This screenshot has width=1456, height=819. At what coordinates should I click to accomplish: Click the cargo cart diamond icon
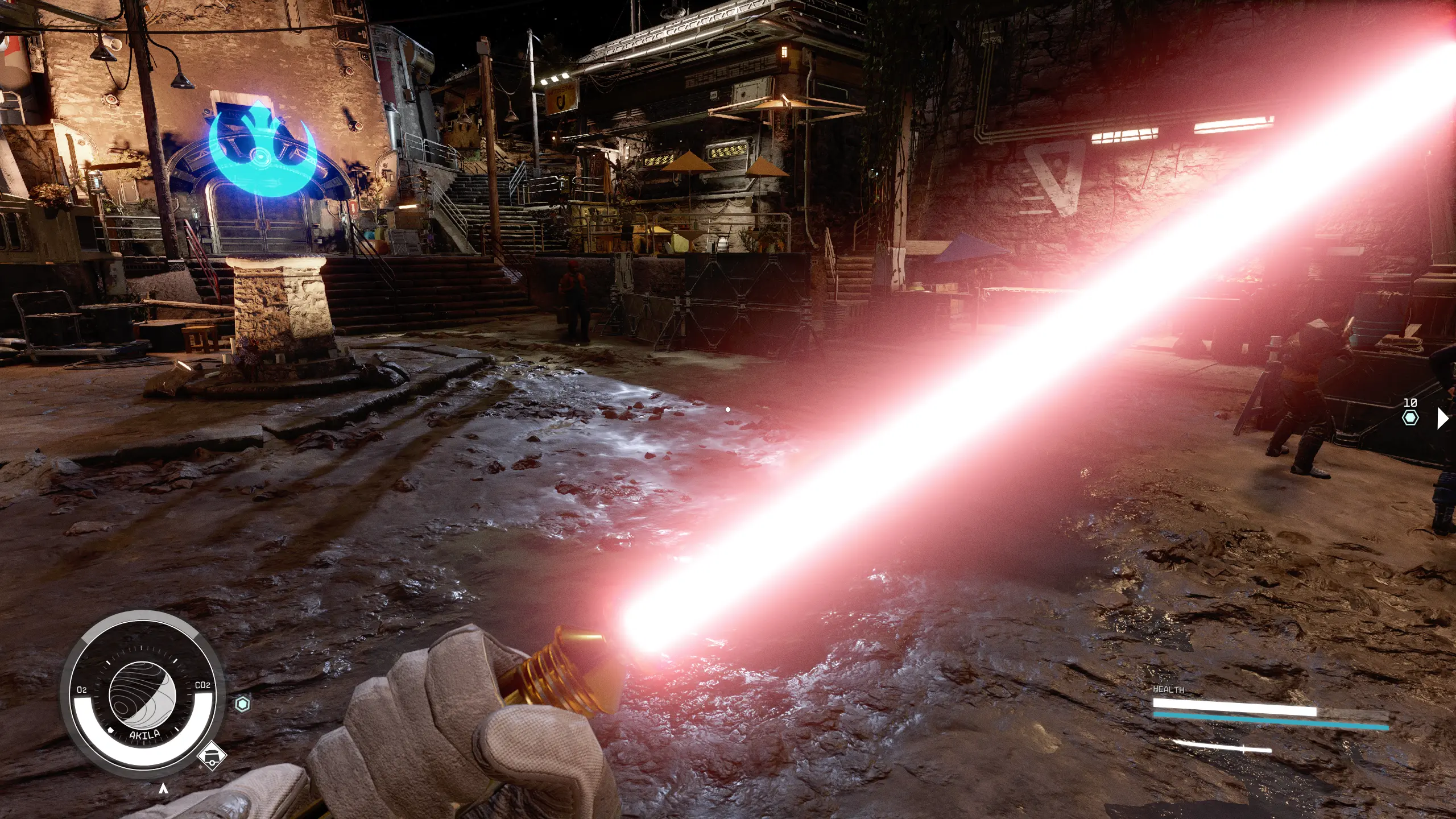[212, 756]
